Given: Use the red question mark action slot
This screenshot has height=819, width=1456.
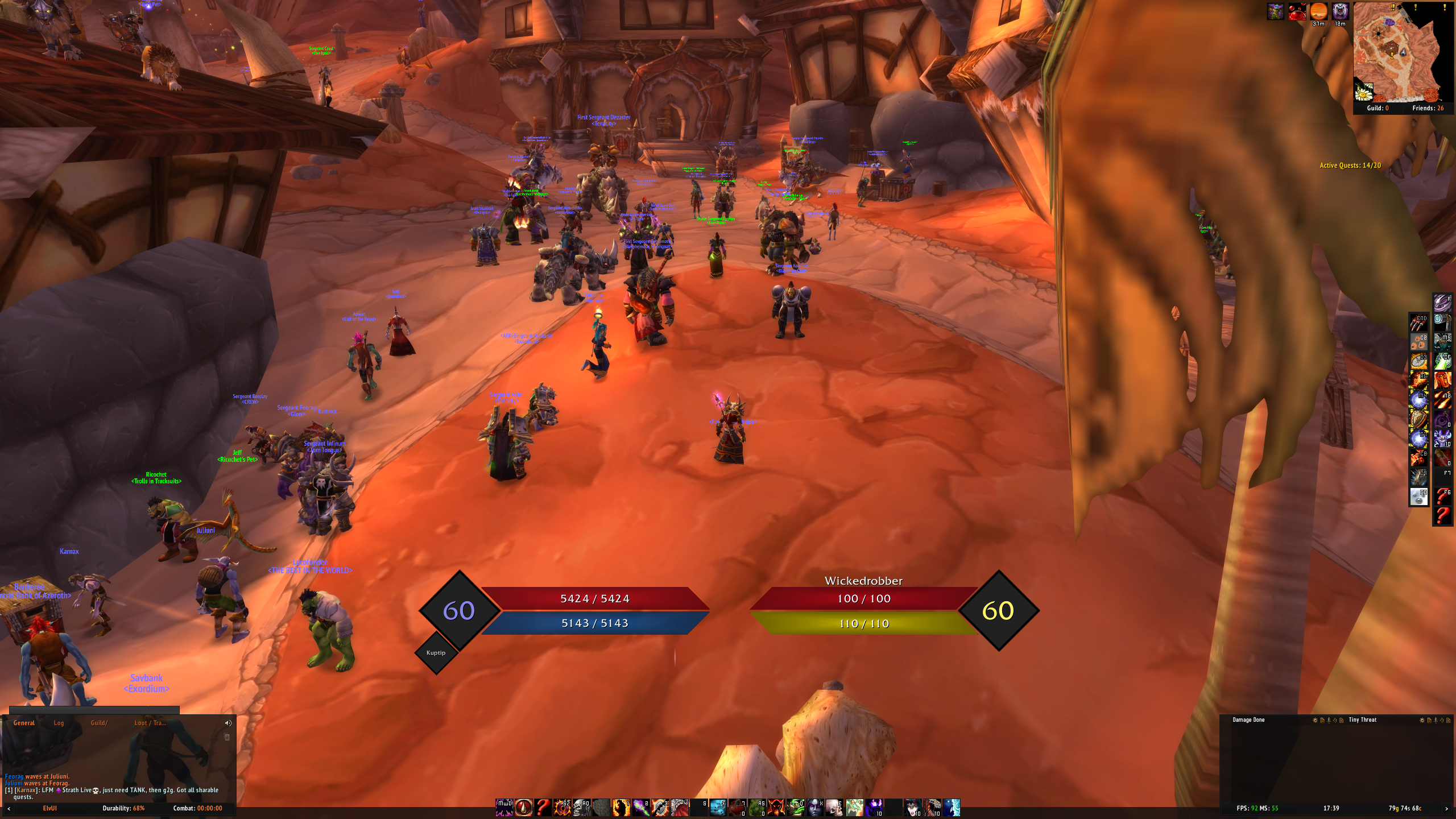Looking at the screenshot, I should click(543, 808).
